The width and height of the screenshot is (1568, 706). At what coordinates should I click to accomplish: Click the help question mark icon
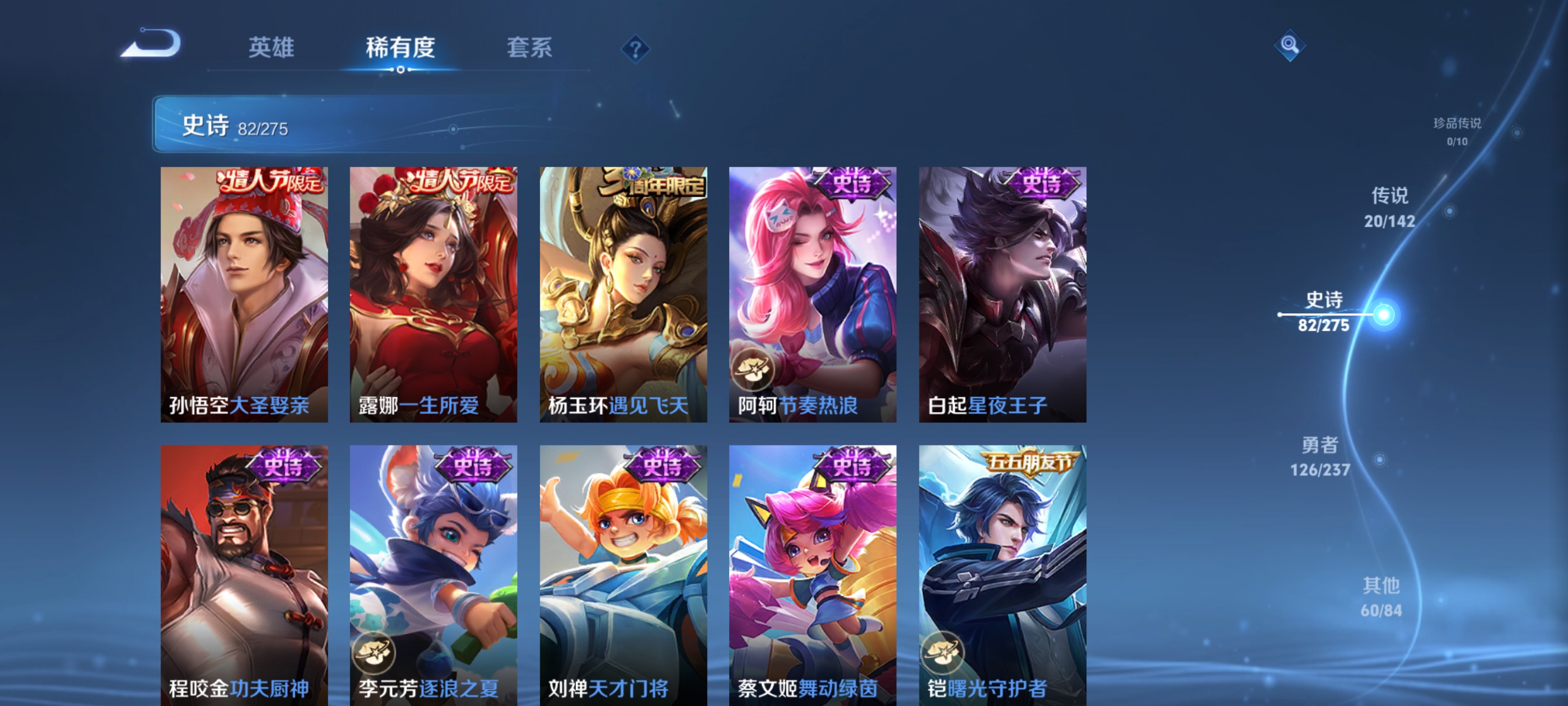tap(635, 50)
